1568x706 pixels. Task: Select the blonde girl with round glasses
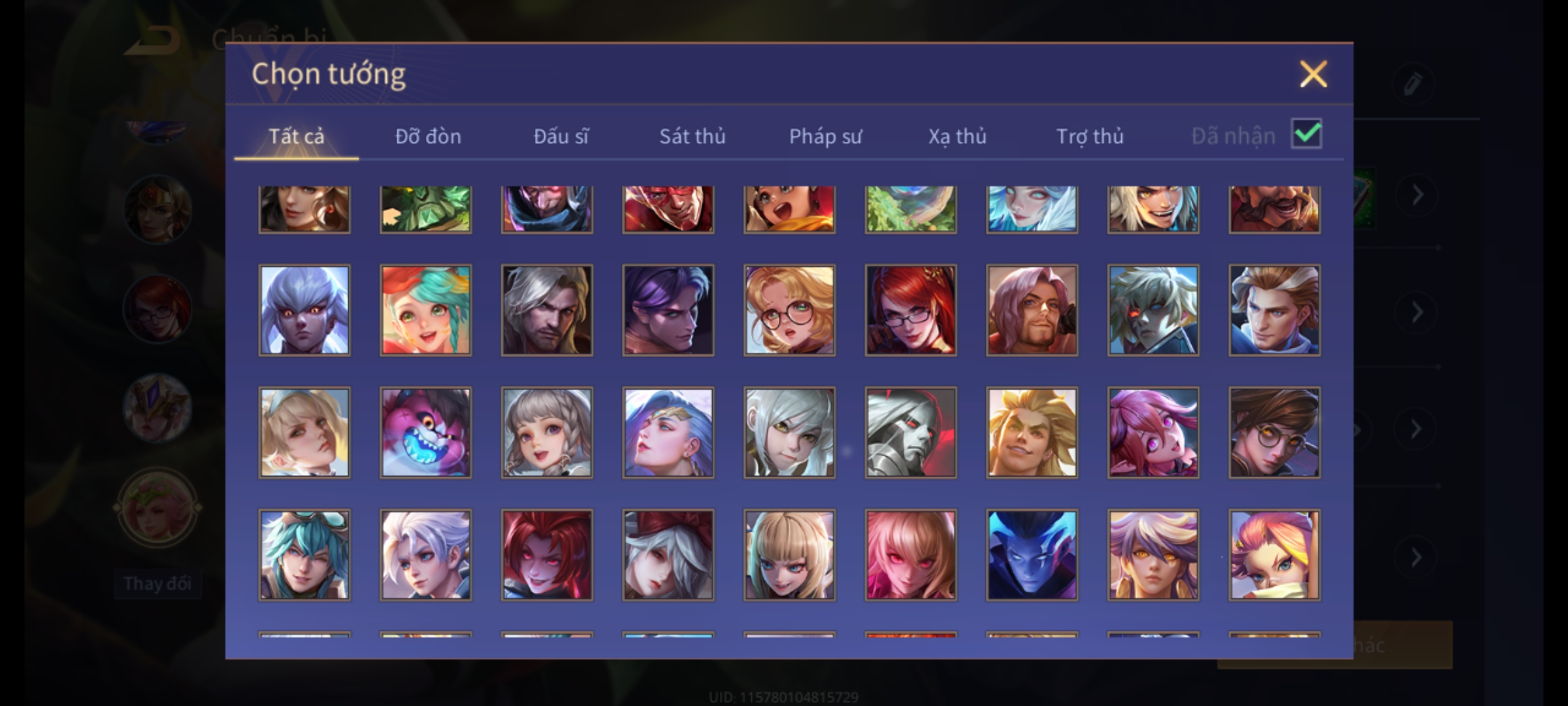789,310
